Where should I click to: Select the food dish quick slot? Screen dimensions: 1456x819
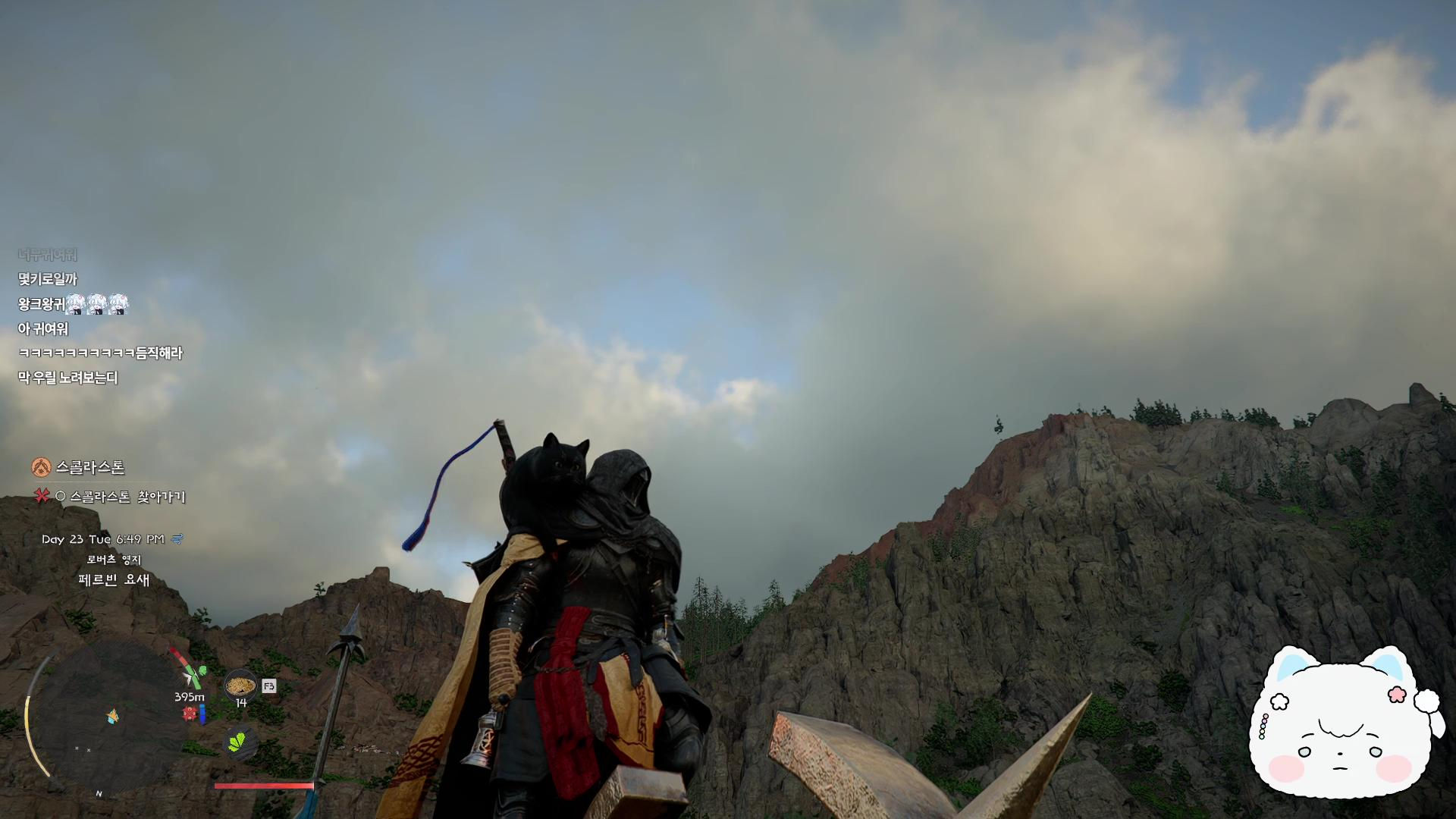tap(240, 686)
